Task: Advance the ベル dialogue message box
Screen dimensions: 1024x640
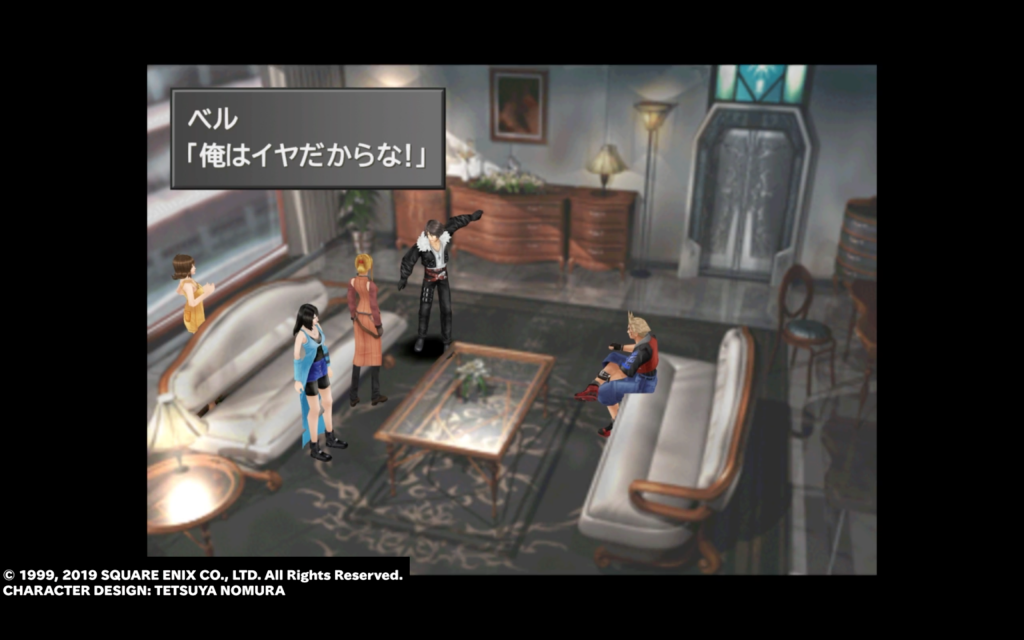Action: pos(307,138)
